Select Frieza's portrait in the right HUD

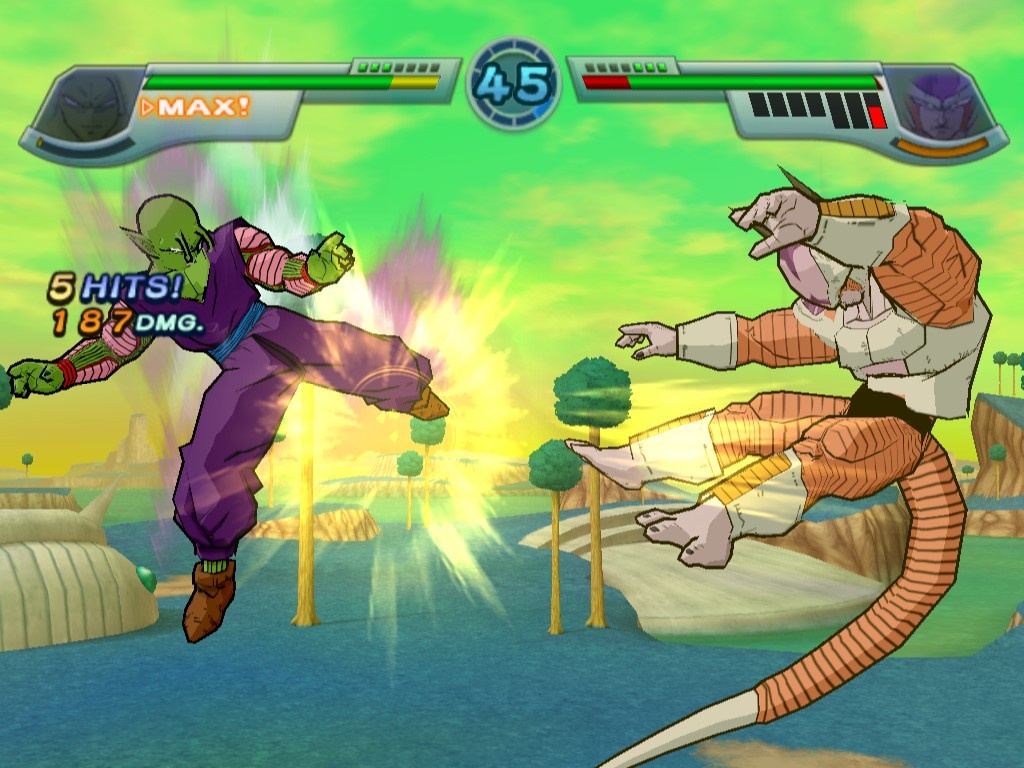(x=937, y=103)
